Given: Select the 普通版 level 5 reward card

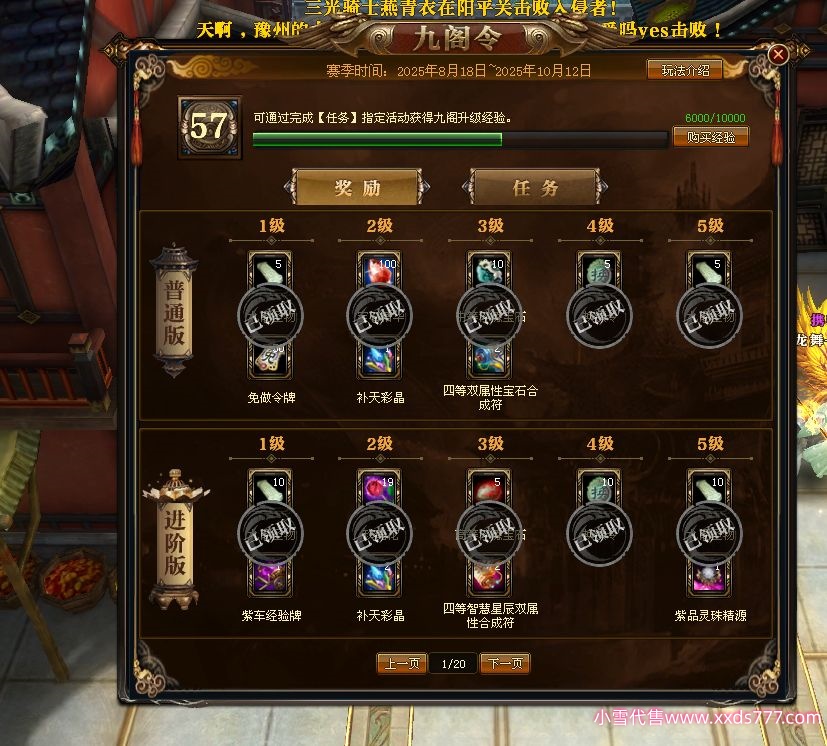Looking at the screenshot, I should [710, 315].
